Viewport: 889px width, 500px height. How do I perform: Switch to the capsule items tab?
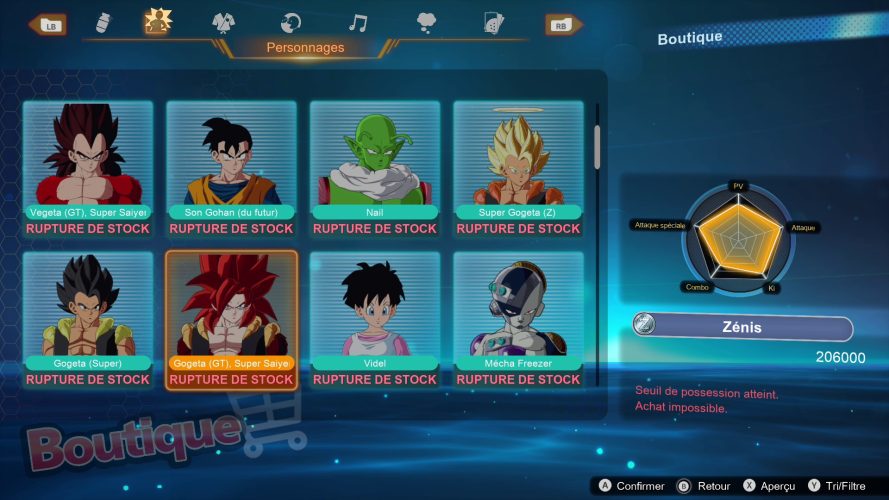(102, 23)
